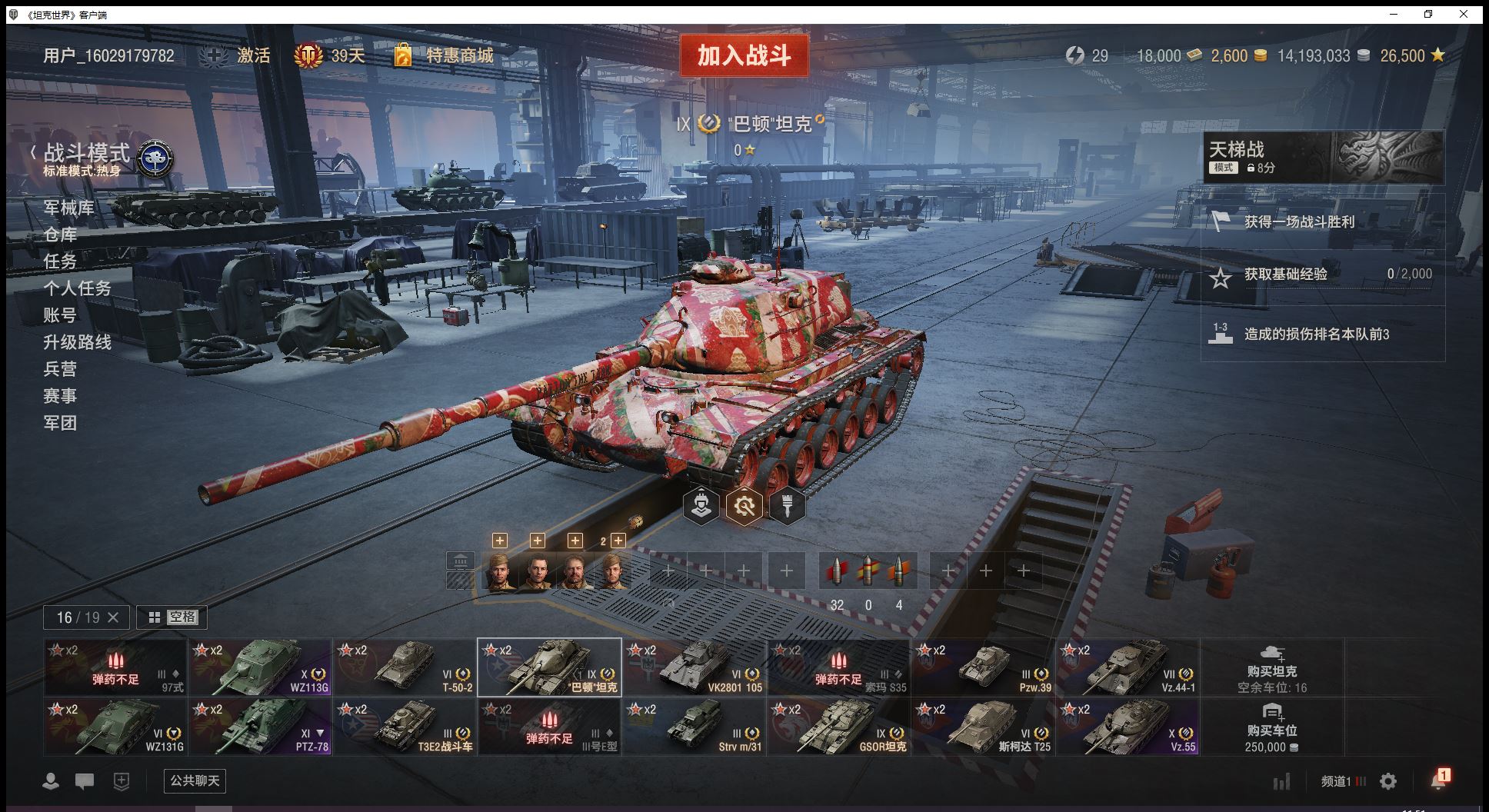The image size is (1489, 812).
Task: Choose the T-50-2 tank tile
Action: click(405, 667)
